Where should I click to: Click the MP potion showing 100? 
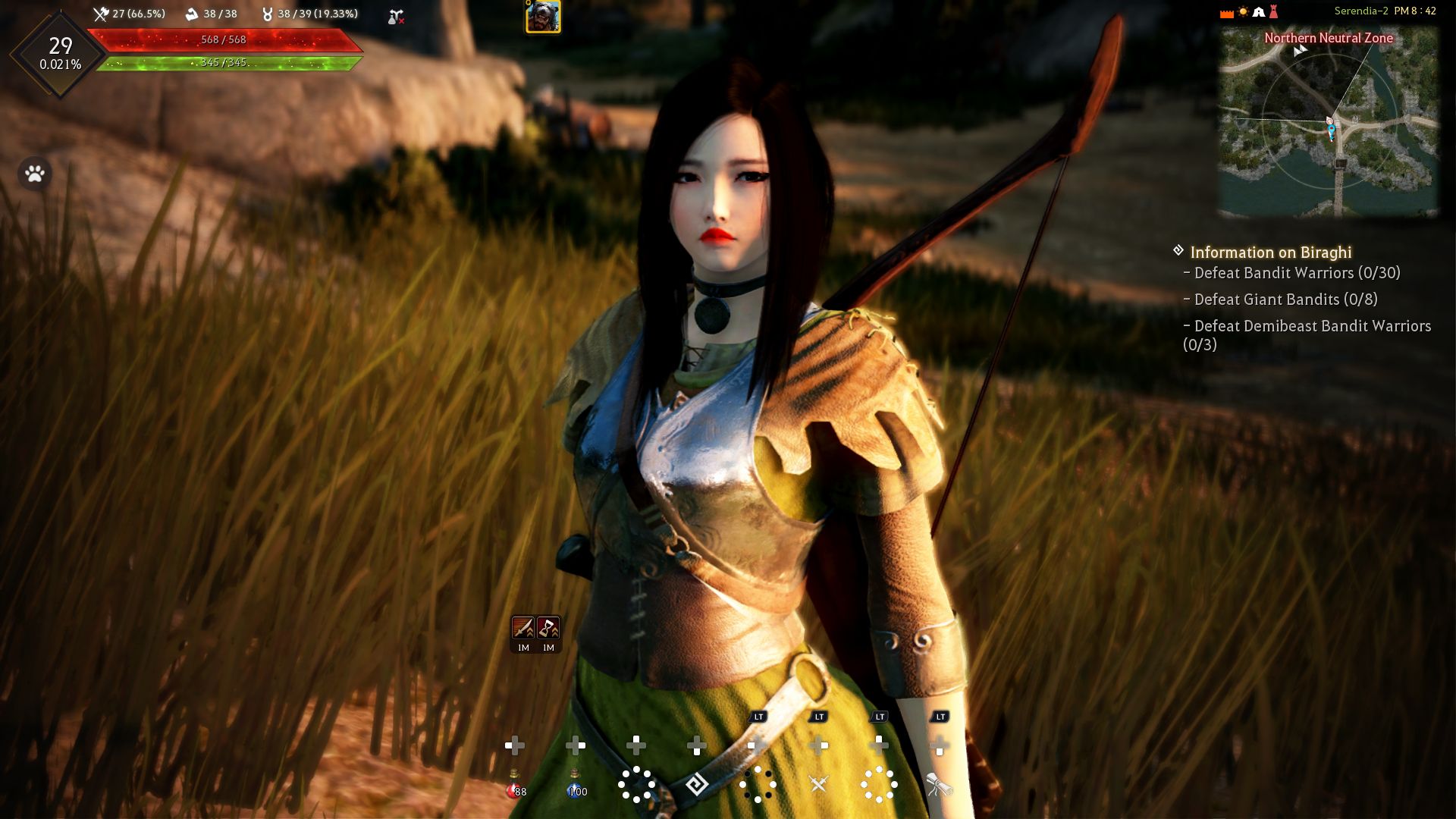click(576, 786)
